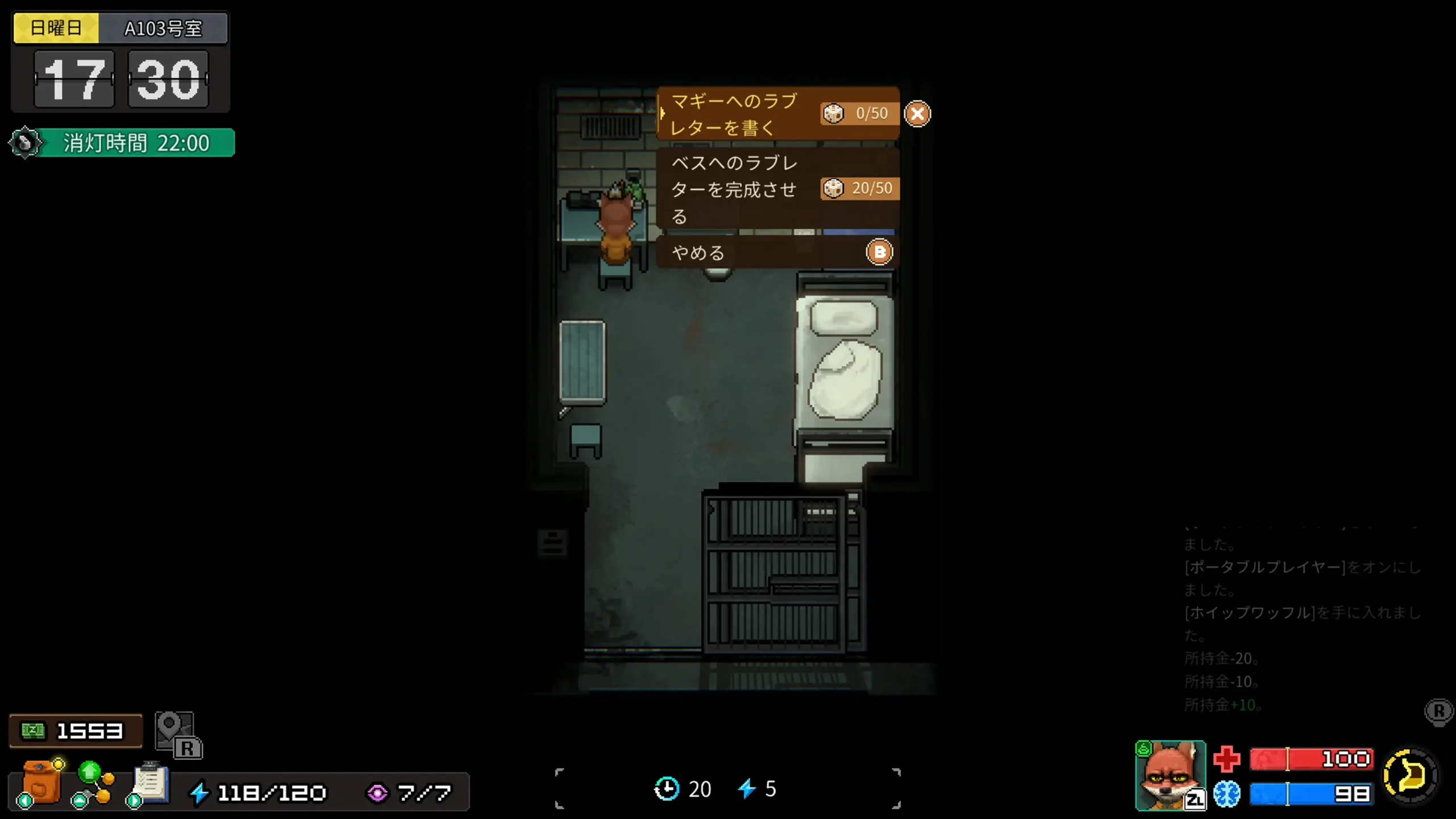Open the map with the R button icon
Screen dimensions: 1456x819
click(176, 734)
